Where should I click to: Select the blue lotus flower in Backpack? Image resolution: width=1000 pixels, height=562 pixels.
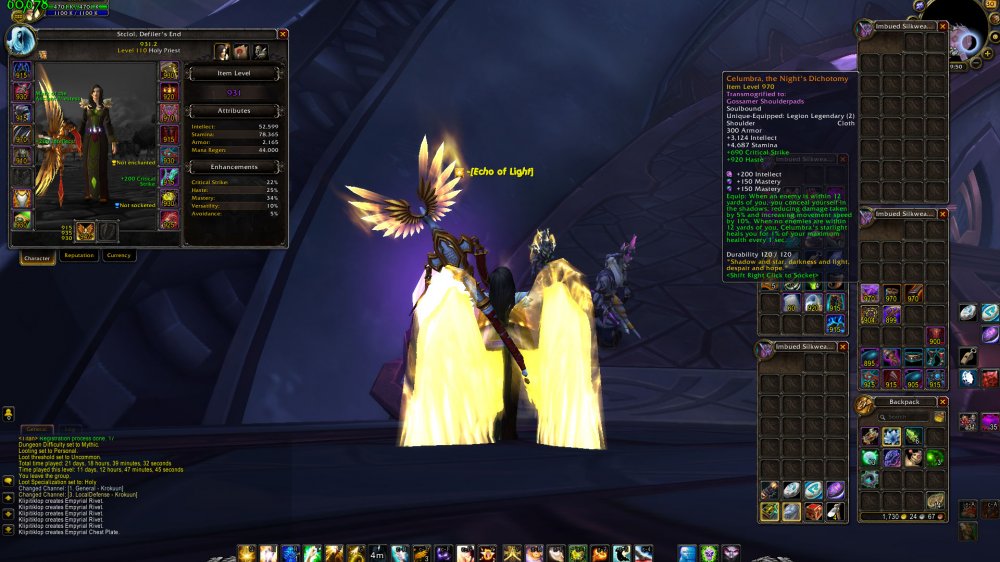(892, 437)
